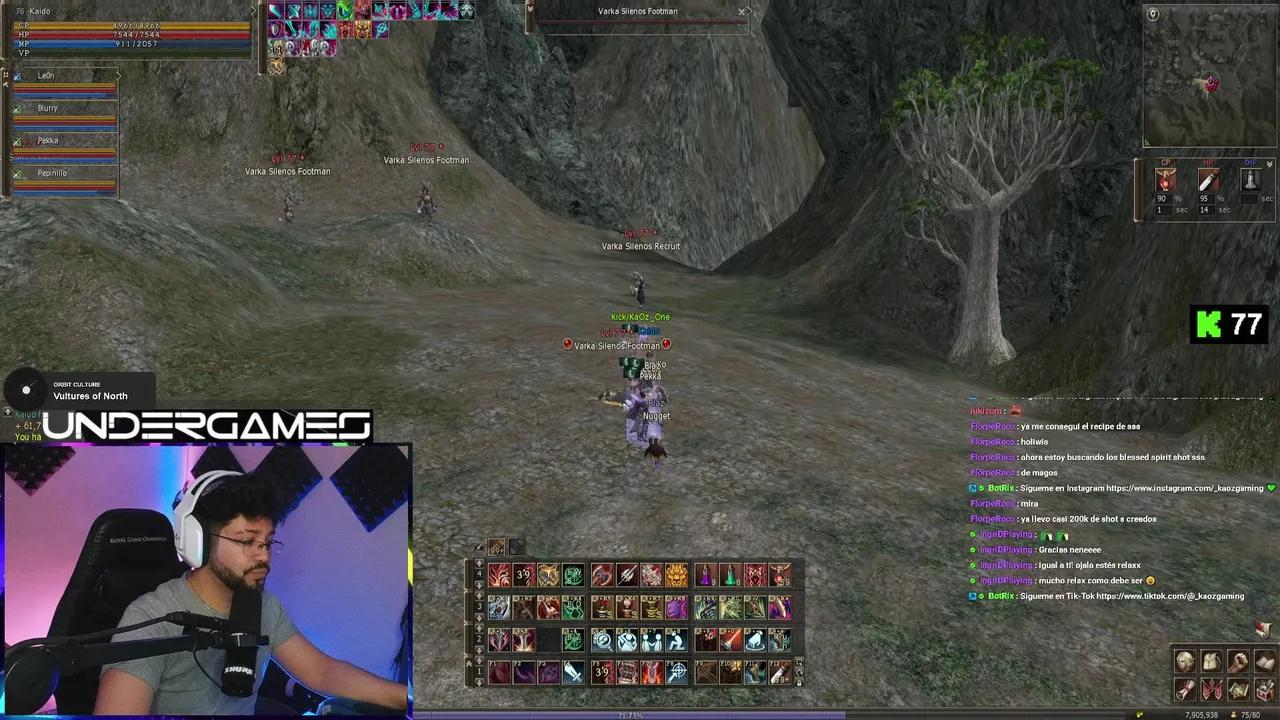
Task: Open the character status face icon
Action: pyautogui.click(x=1186, y=661)
